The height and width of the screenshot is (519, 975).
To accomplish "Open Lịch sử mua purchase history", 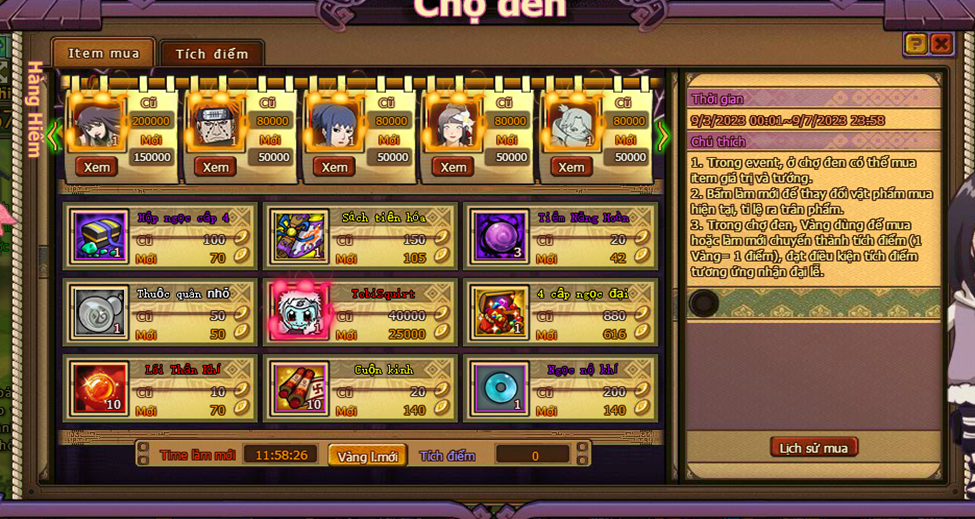I will point(813,447).
